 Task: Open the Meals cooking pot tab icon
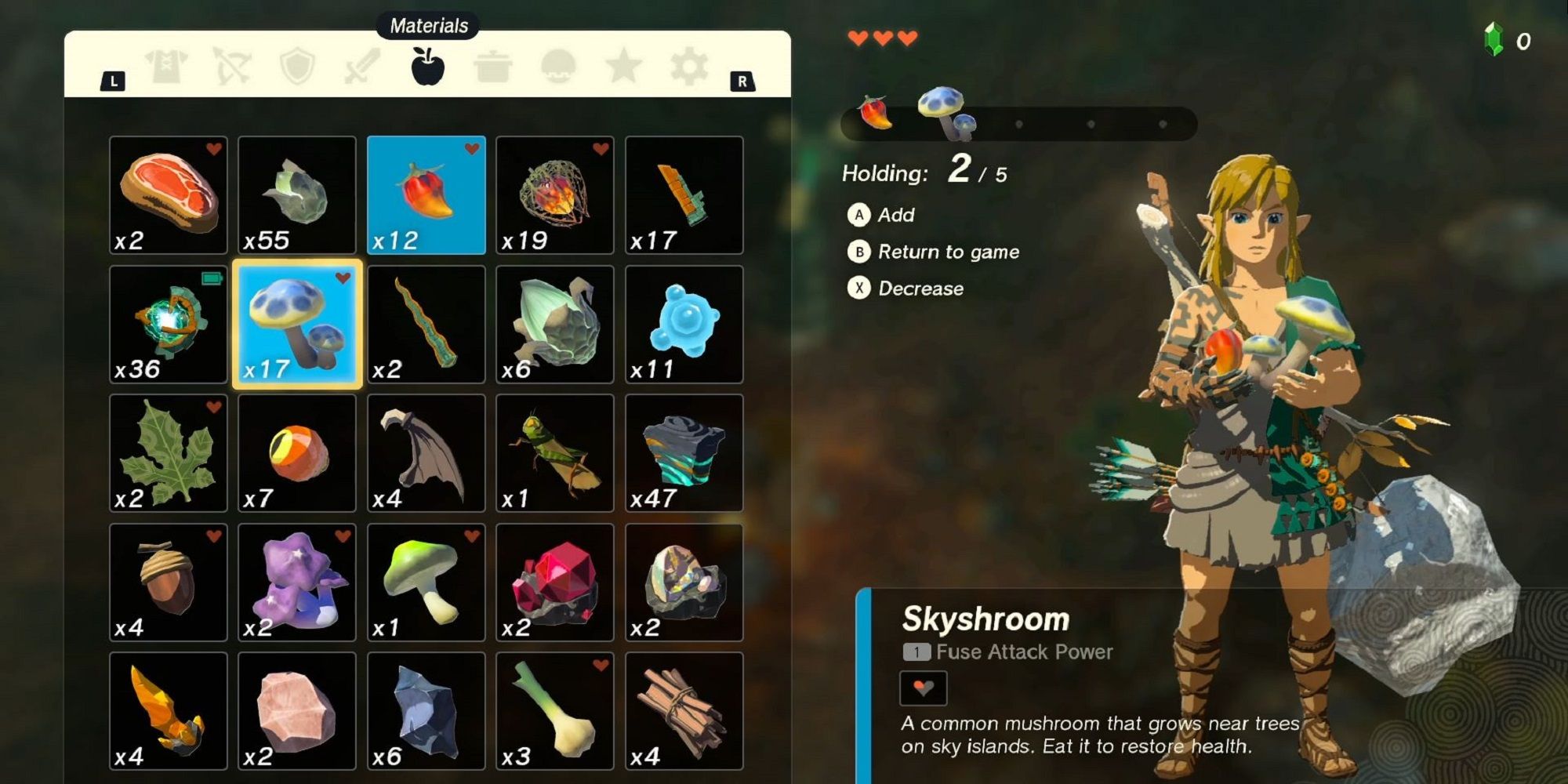click(x=493, y=67)
